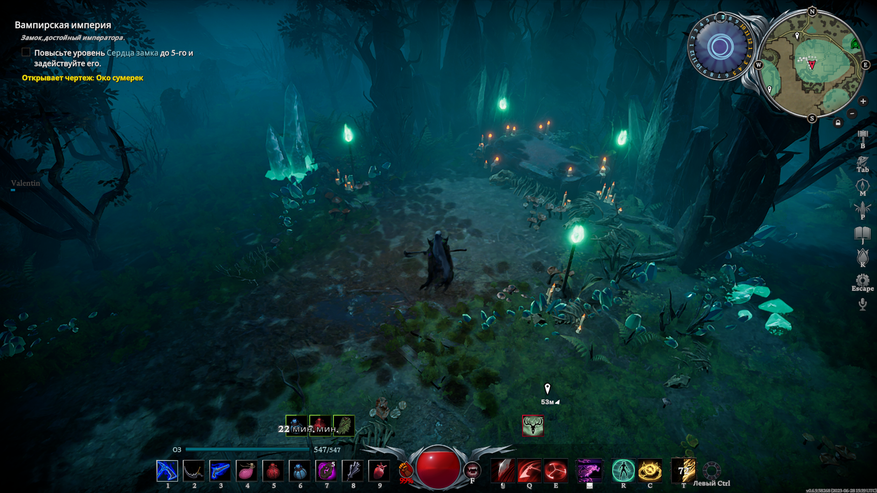Viewport: 877px width, 493px height.
Task: Open the Вампирская империя quest tracker
Action: (62, 24)
